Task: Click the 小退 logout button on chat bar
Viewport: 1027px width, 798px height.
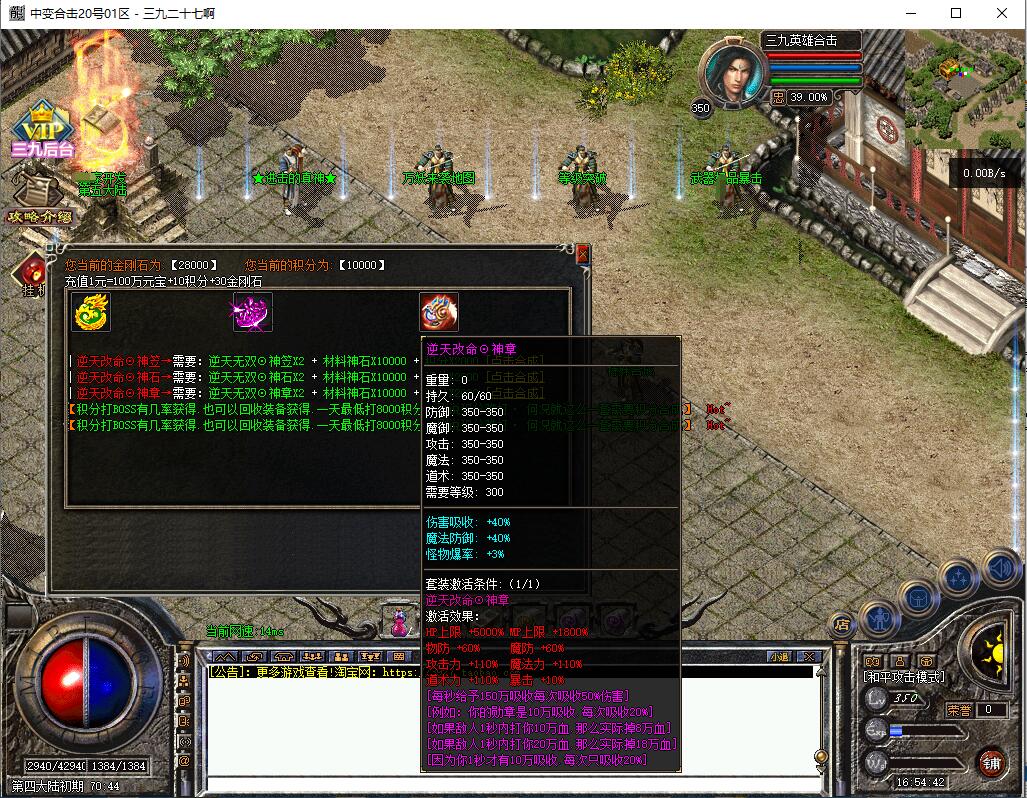Action: [x=779, y=656]
